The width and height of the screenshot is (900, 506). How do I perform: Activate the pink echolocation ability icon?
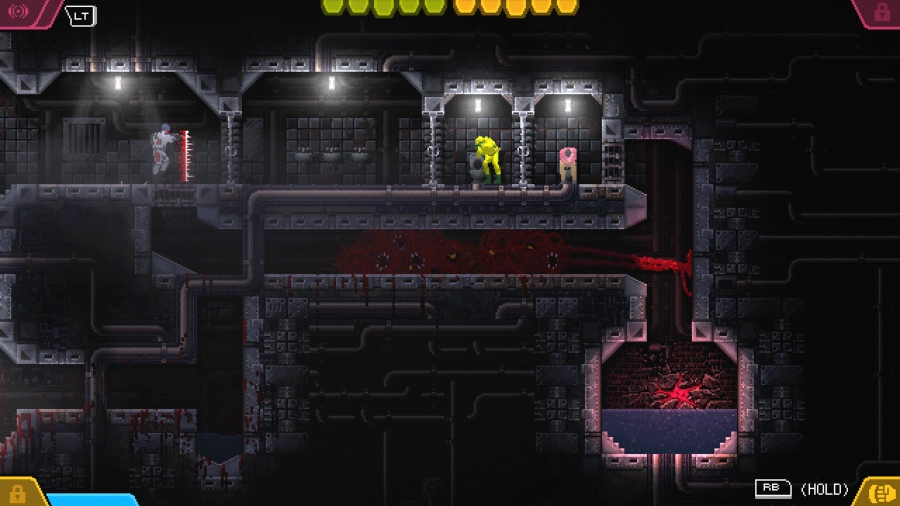point(19,11)
